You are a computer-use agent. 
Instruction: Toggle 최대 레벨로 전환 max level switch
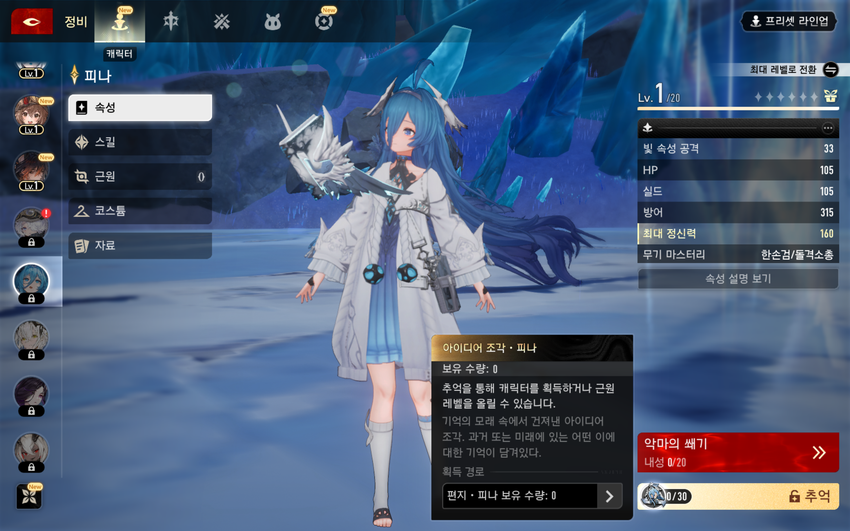pos(830,70)
